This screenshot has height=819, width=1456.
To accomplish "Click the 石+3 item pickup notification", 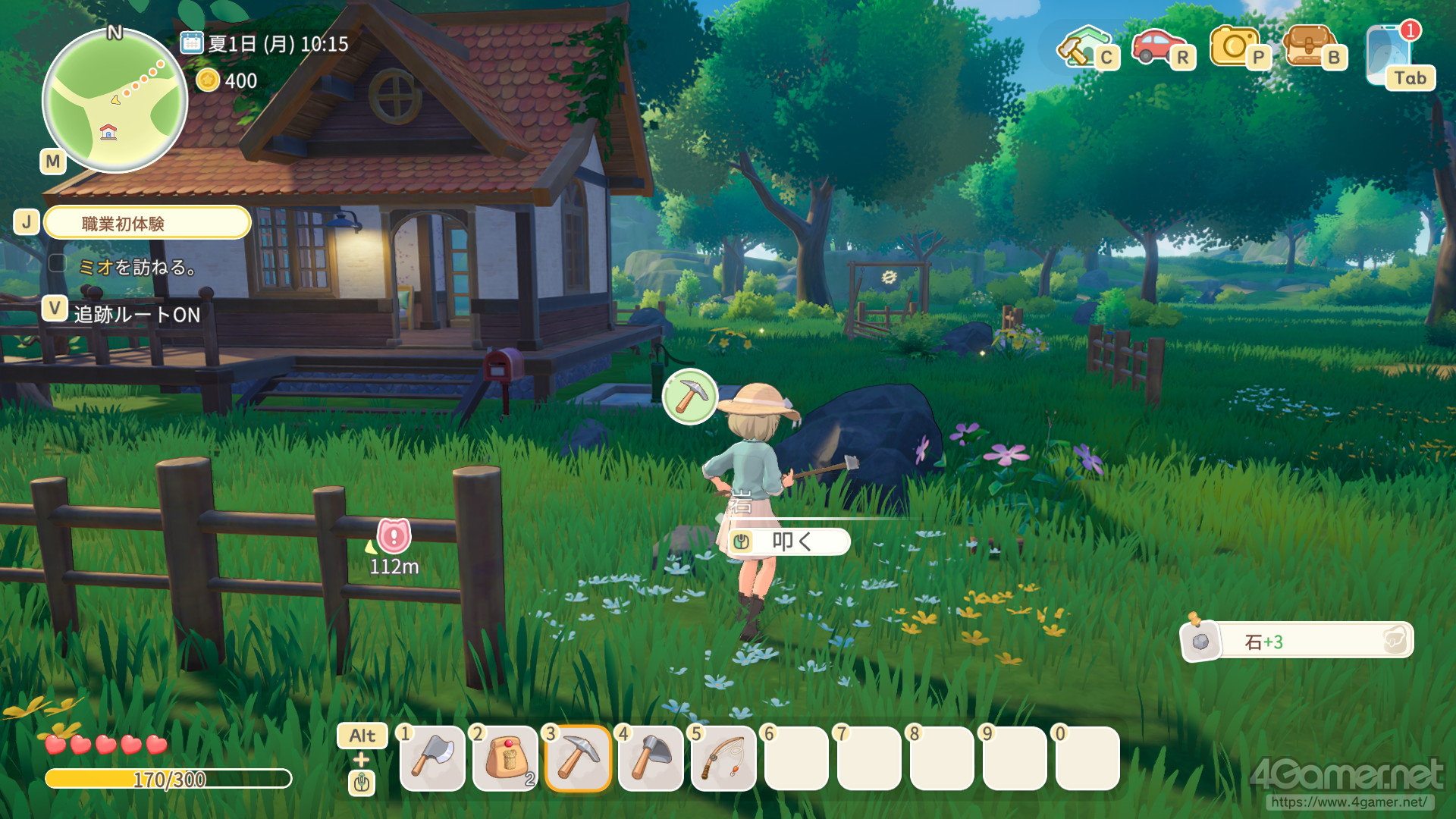I will click(x=1298, y=642).
